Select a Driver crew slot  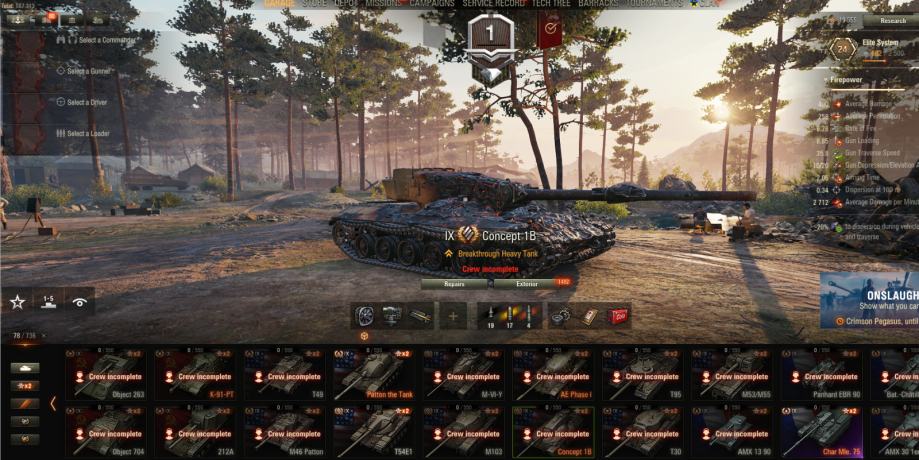pyautogui.click(x=88, y=102)
